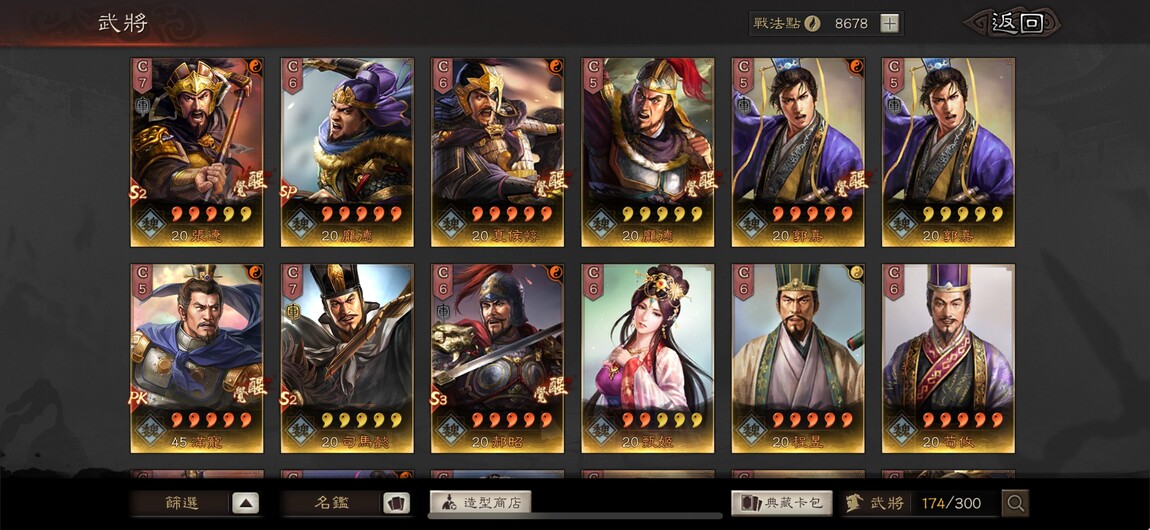Open the 典藏卡包 card pack collection
Image resolution: width=1150 pixels, height=530 pixels.
782,503
